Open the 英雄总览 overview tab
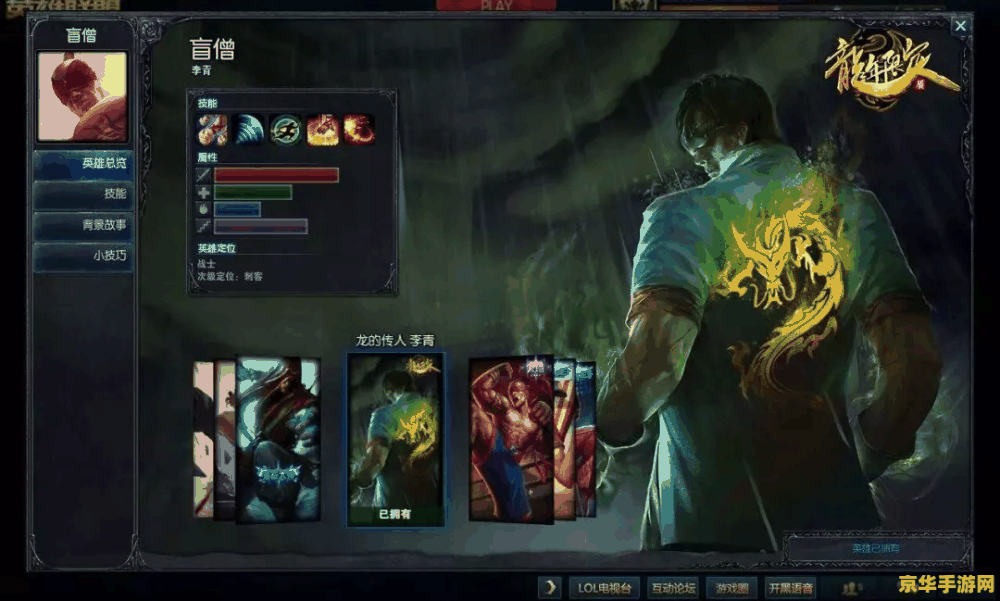 point(83,163)
